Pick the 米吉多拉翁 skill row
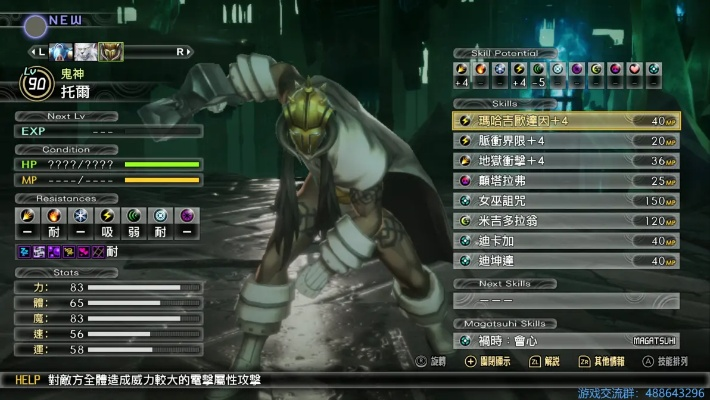The height and width of the screenshot is (400, 710). [565, 221]
